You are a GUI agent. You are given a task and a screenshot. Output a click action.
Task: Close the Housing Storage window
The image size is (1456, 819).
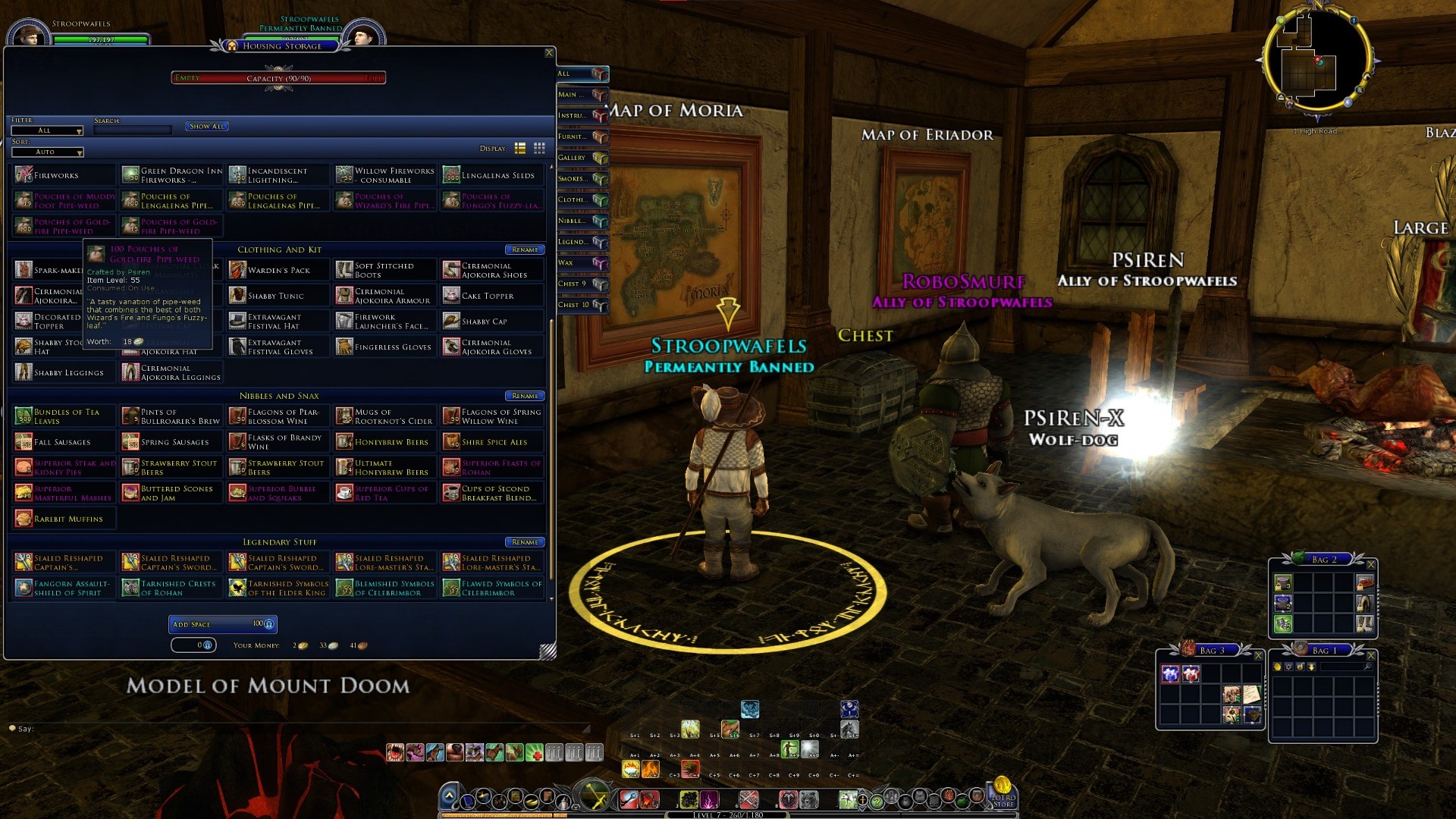point(549,53)
